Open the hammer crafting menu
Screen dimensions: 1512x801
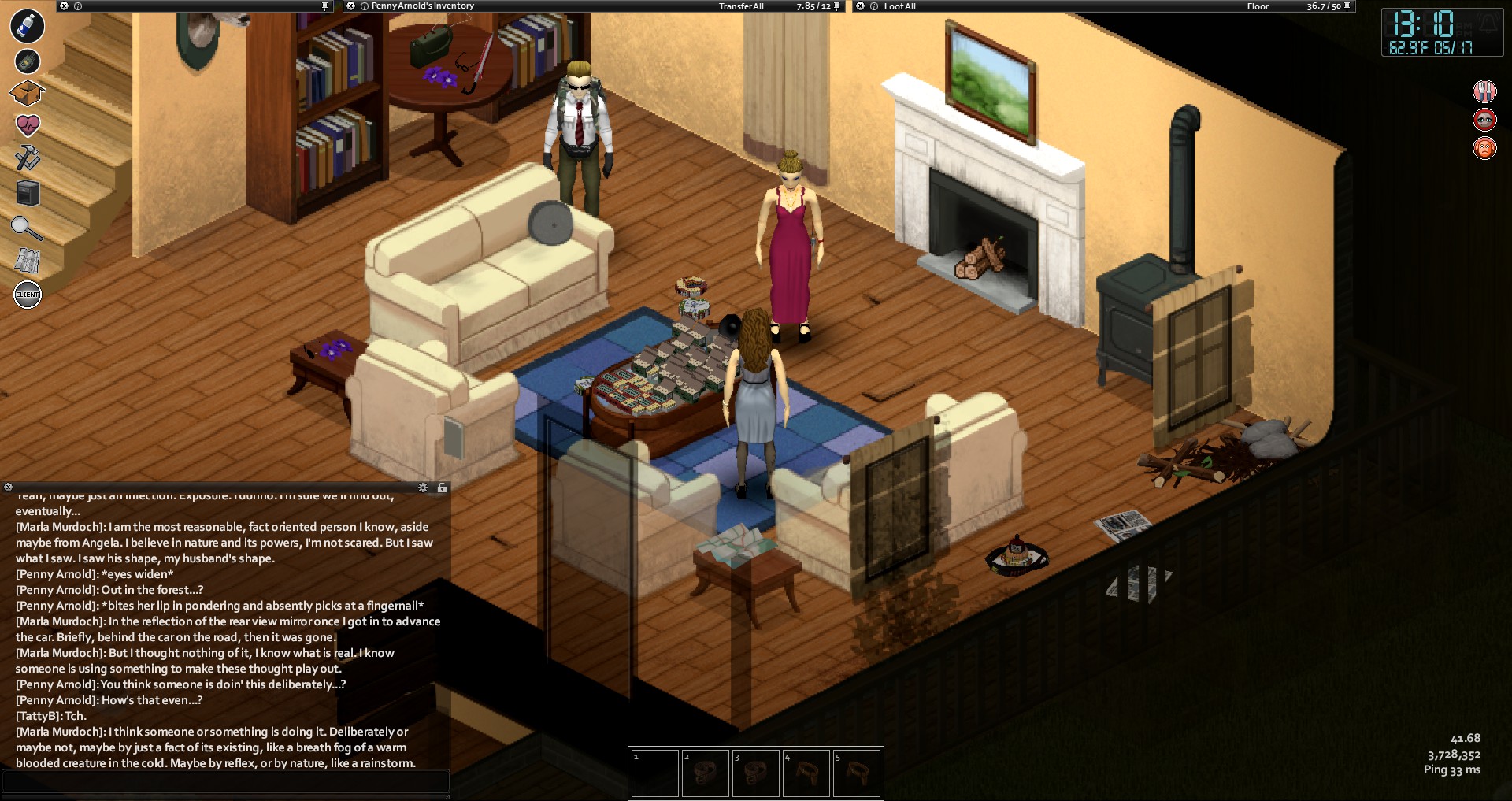click(x=28, y=158)
